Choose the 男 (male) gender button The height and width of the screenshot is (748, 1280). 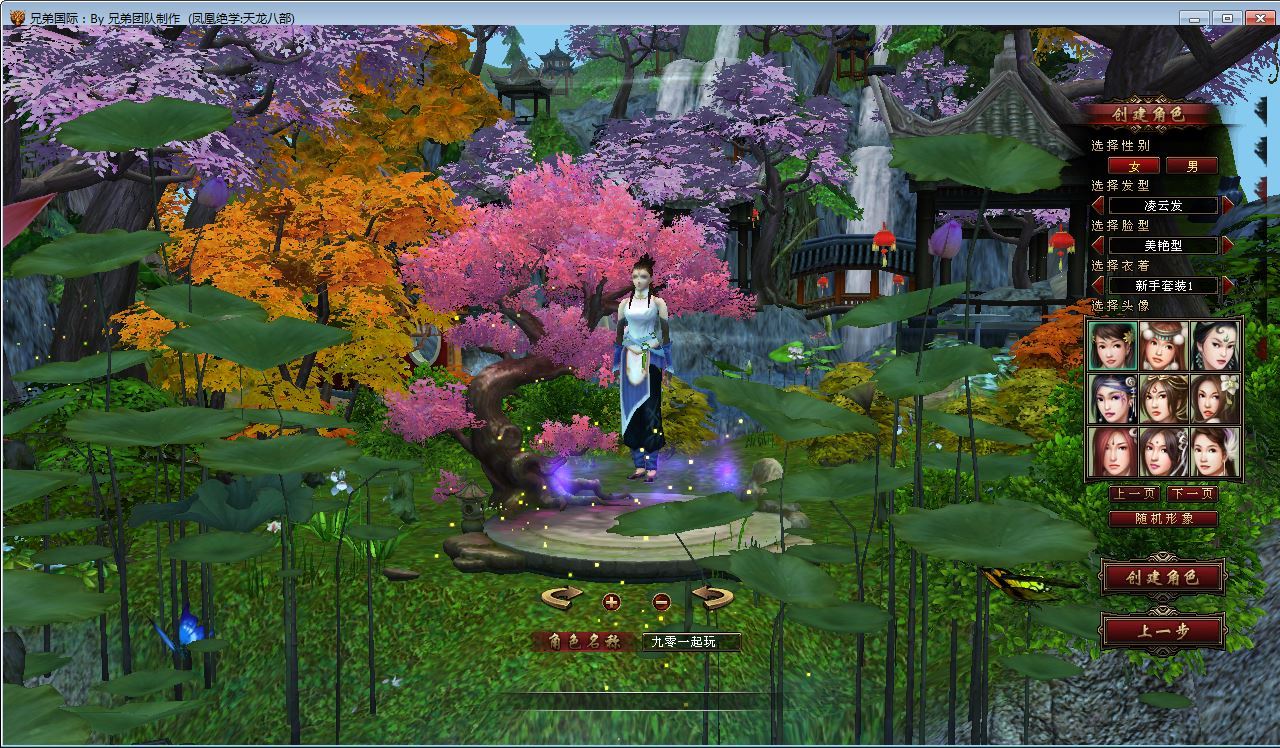coord(1192,166)
